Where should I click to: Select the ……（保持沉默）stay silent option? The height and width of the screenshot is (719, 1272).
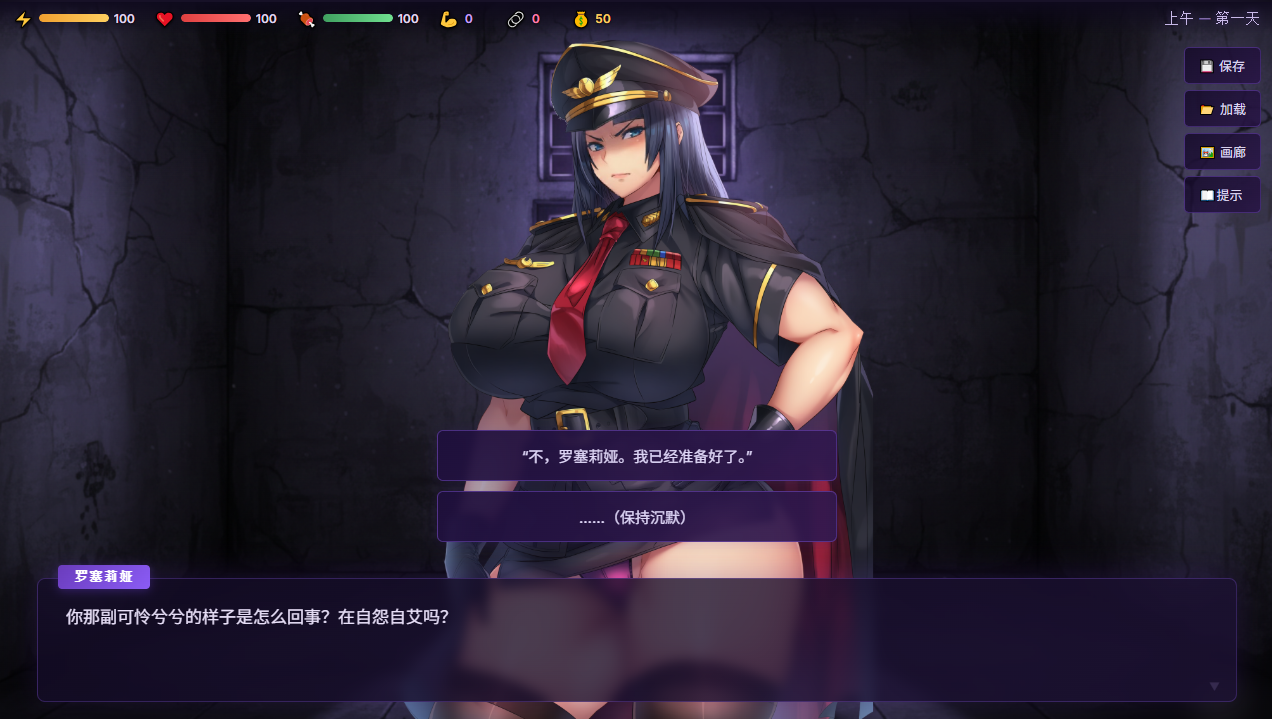point(636,517)
